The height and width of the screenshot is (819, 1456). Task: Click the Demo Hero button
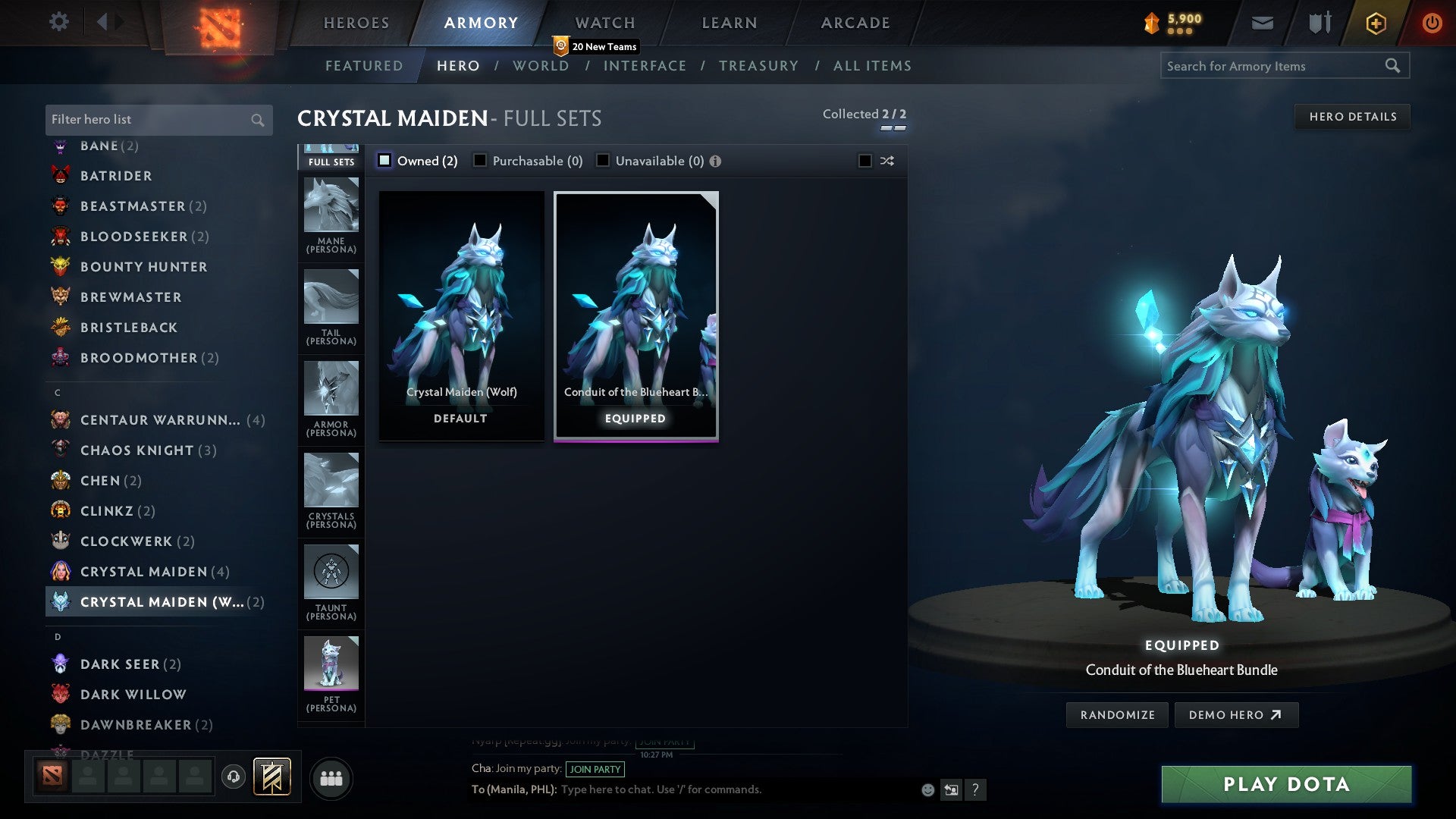point(1236,714)
